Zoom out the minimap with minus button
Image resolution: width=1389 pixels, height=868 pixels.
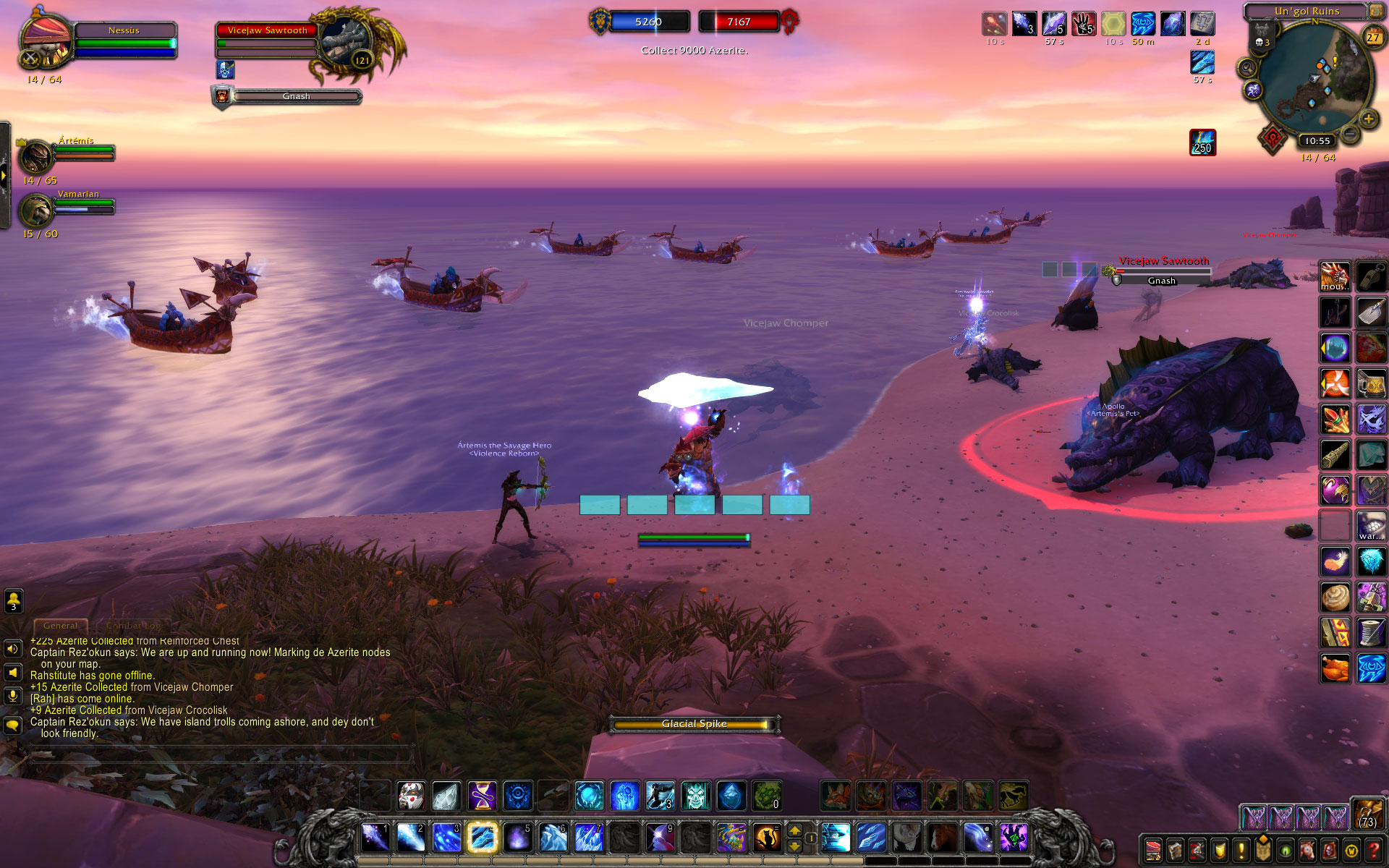click(x=1350, y=134)
